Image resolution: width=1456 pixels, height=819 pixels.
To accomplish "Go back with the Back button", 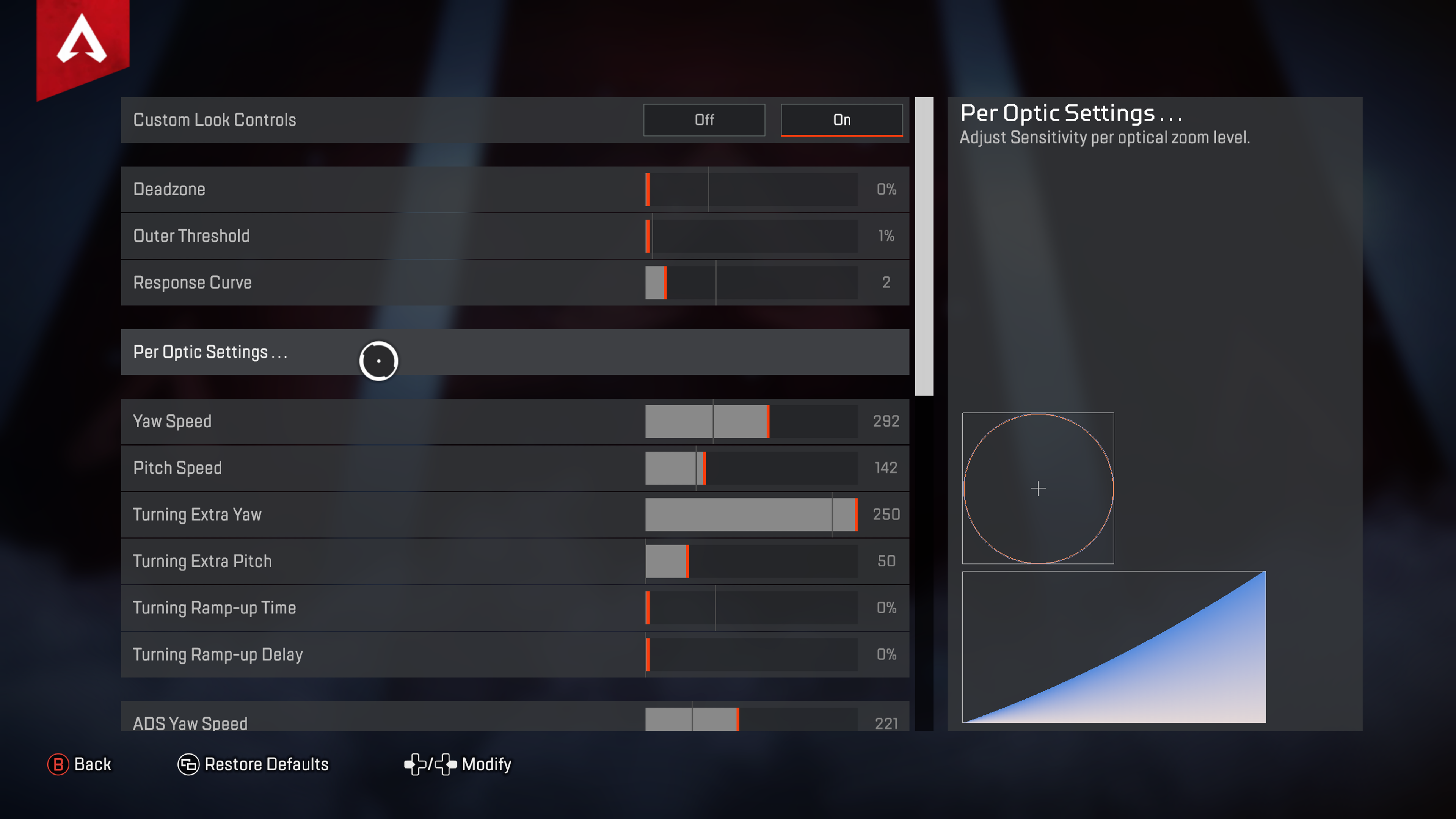I will coord(80,764).
